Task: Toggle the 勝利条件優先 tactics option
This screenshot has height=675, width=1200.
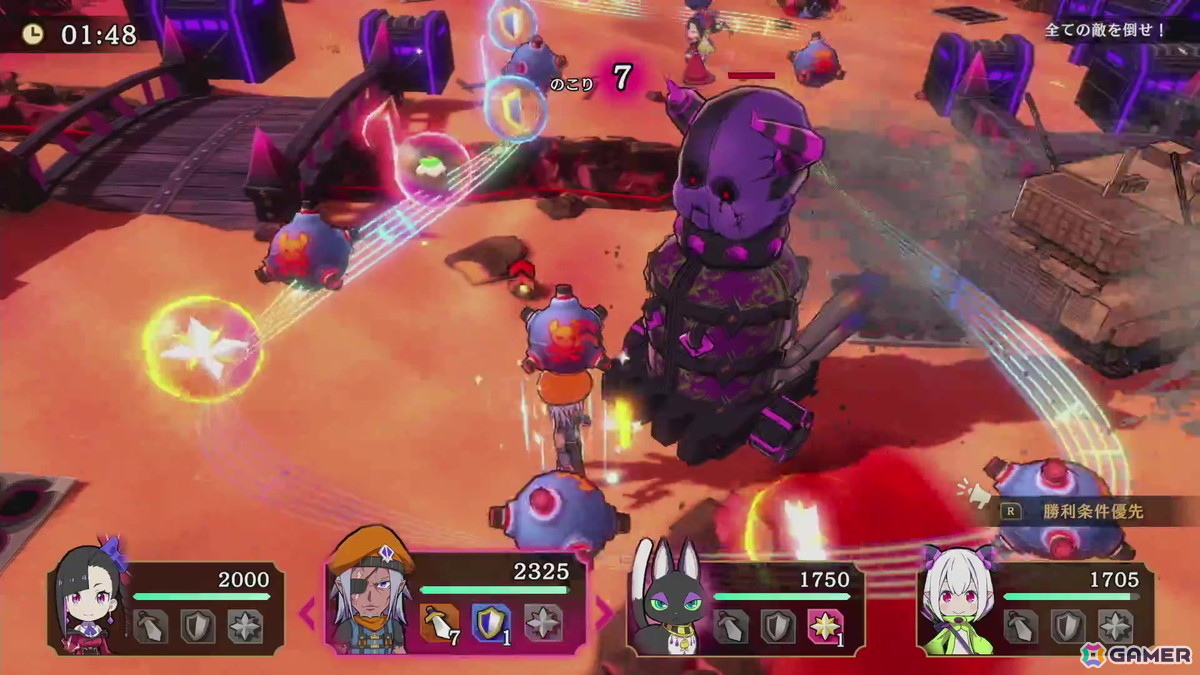Action: (1090, 512)
